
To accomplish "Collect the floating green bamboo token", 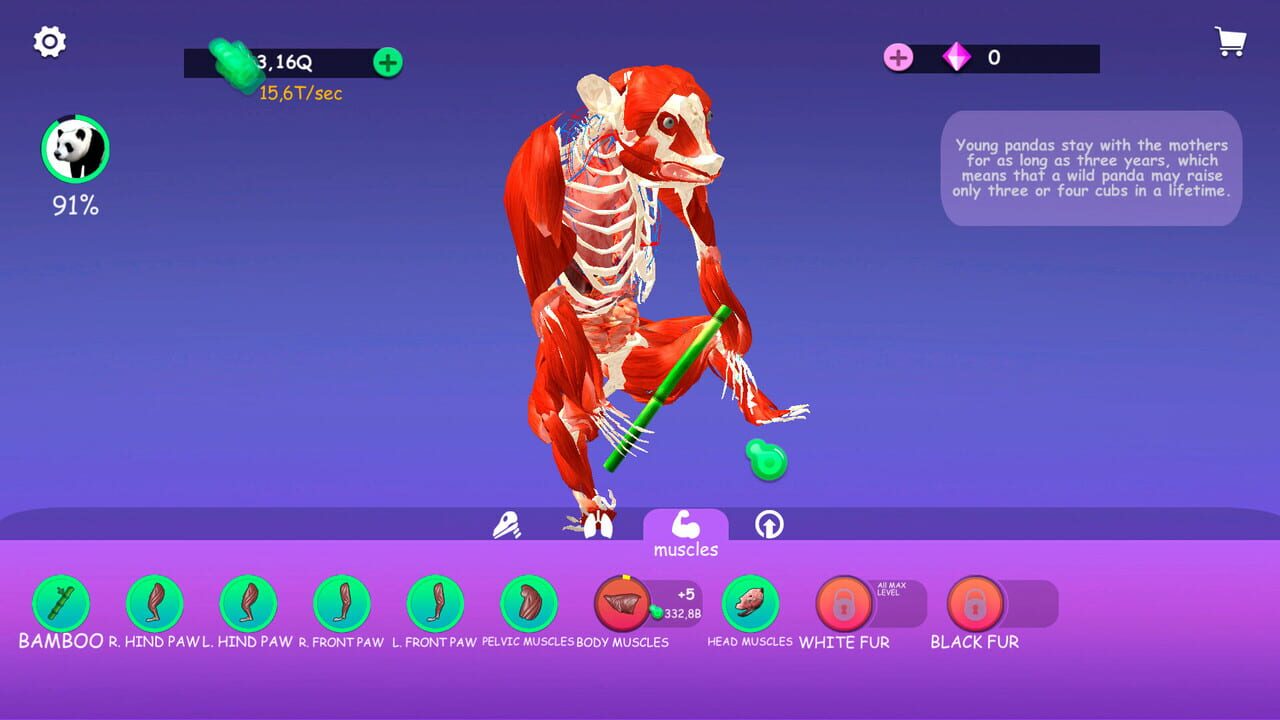I will point(767,461).
